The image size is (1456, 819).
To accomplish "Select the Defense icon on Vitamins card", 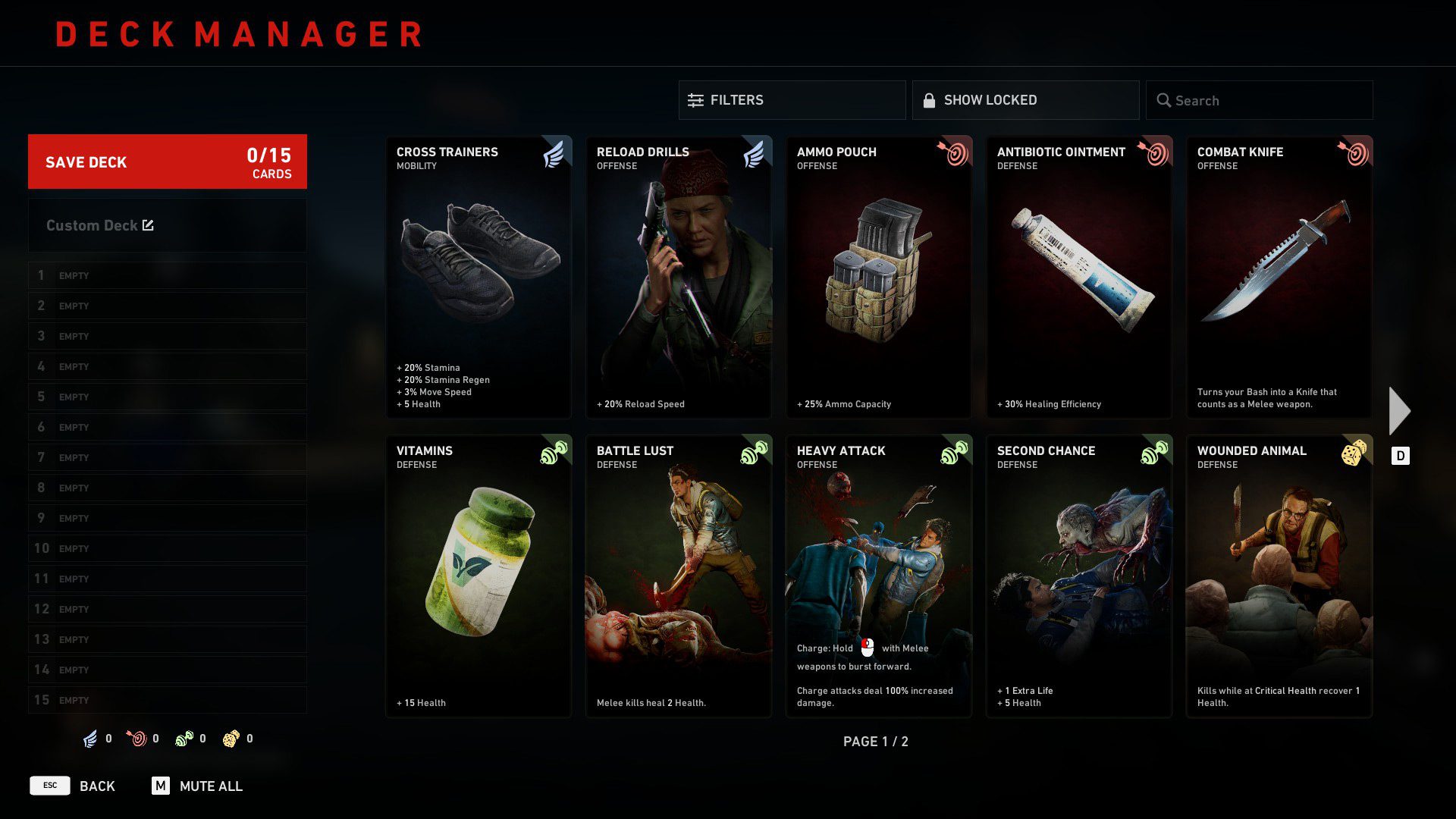I will click(554, 452).
